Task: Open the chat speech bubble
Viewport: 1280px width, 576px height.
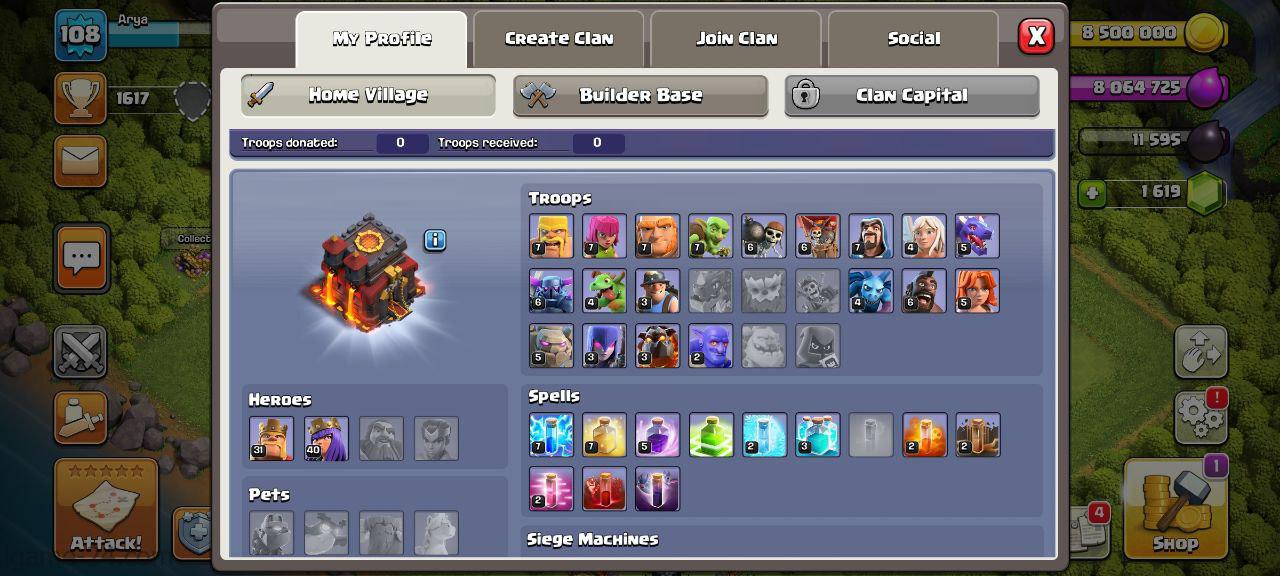Action: (x=81, y=257)
